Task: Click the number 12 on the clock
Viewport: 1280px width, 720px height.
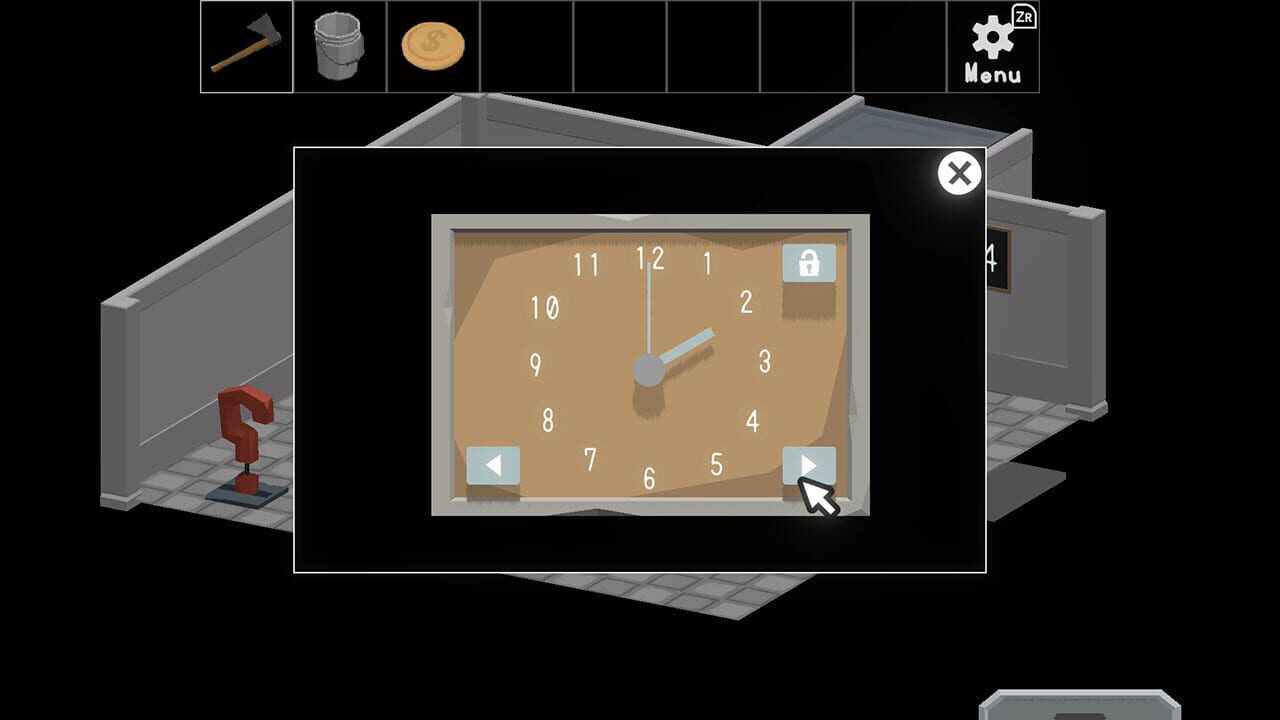Action: (652, 258)
